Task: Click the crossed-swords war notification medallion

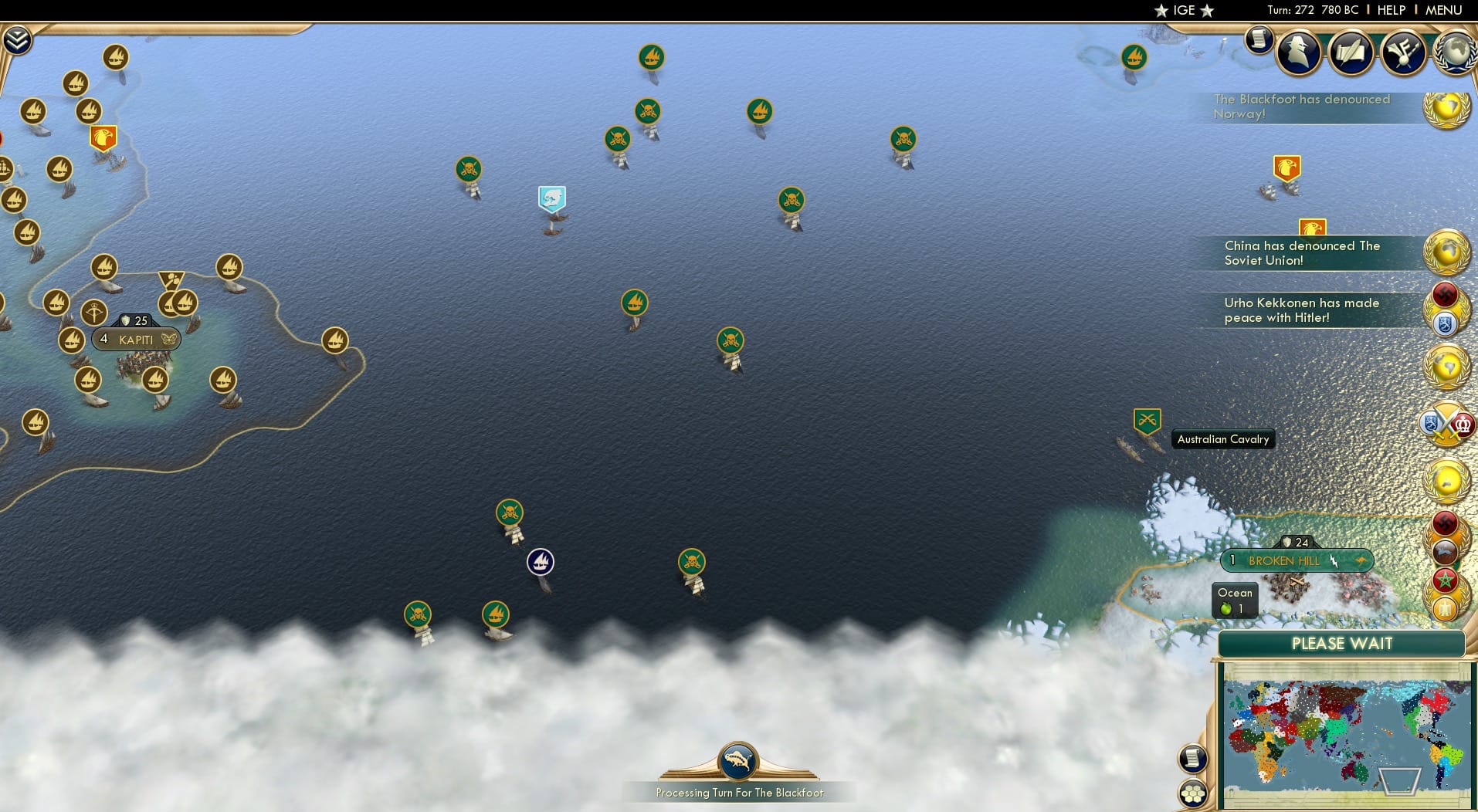Action: point(1445,423)
